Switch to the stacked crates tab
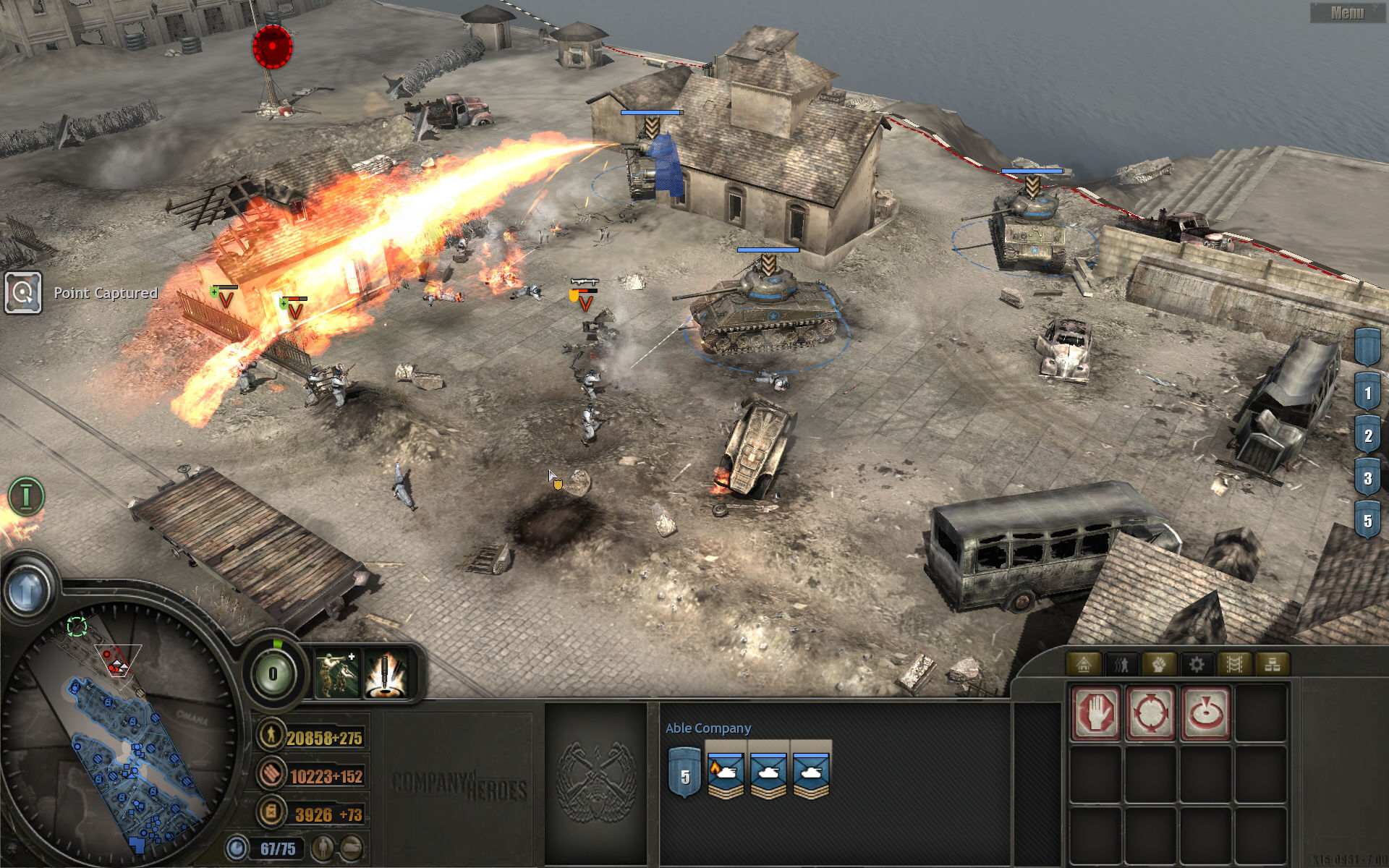Viewport: 1389px width, 868px height. click(1272, 664)
